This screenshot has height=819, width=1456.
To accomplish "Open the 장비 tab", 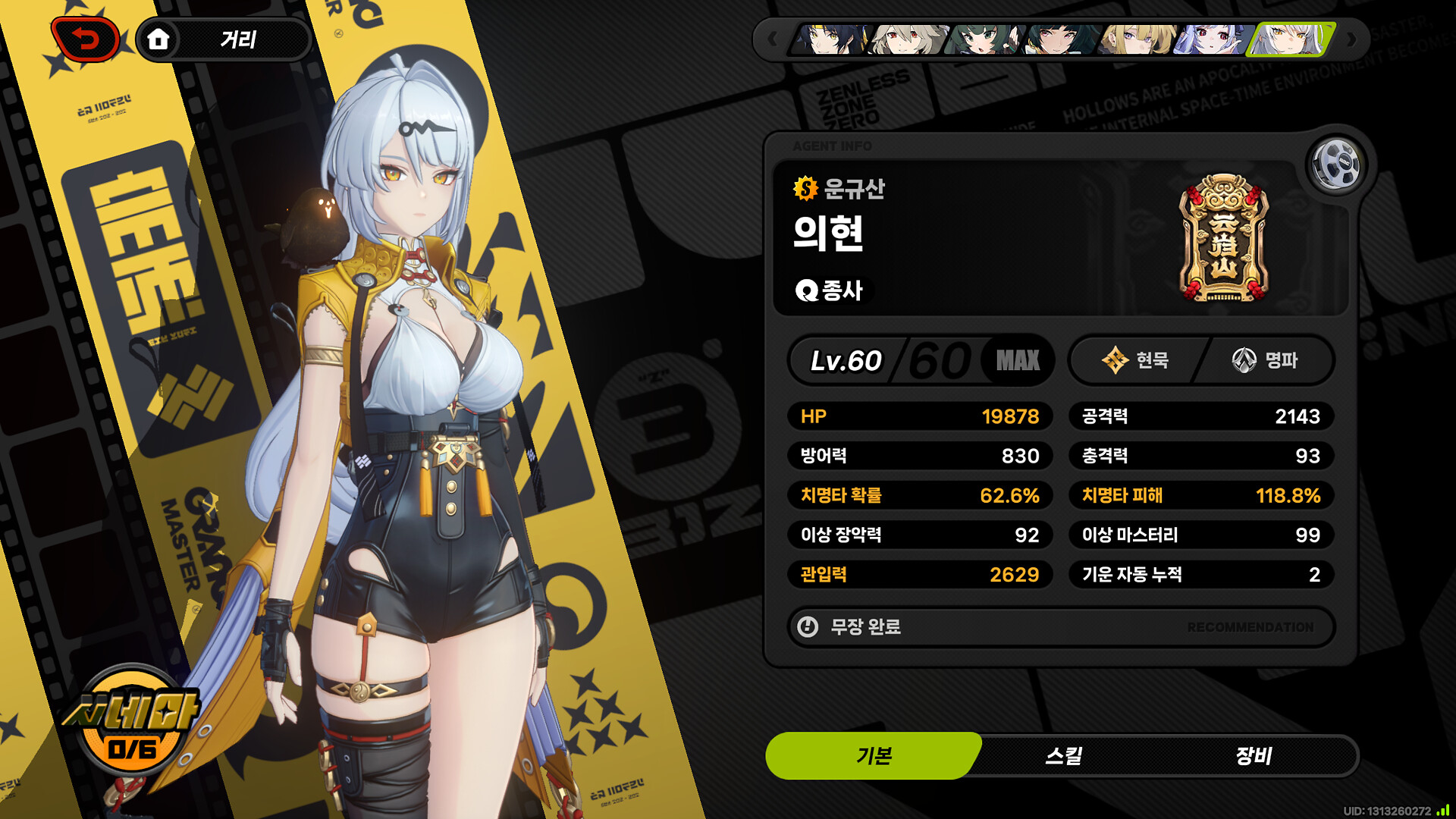I will pos(1254,755).
